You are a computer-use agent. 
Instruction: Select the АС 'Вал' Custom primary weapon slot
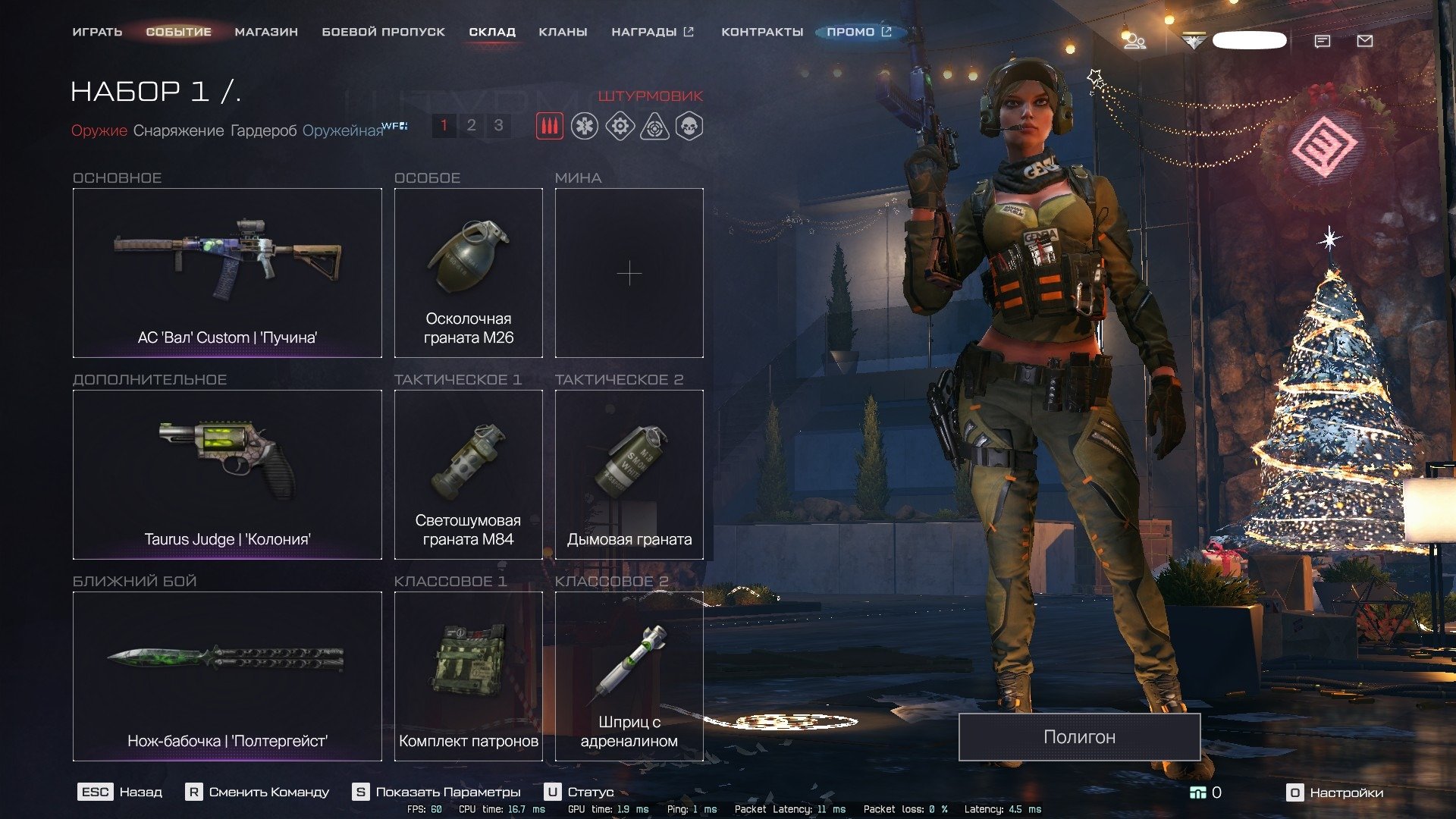click(x=227, y=272)
